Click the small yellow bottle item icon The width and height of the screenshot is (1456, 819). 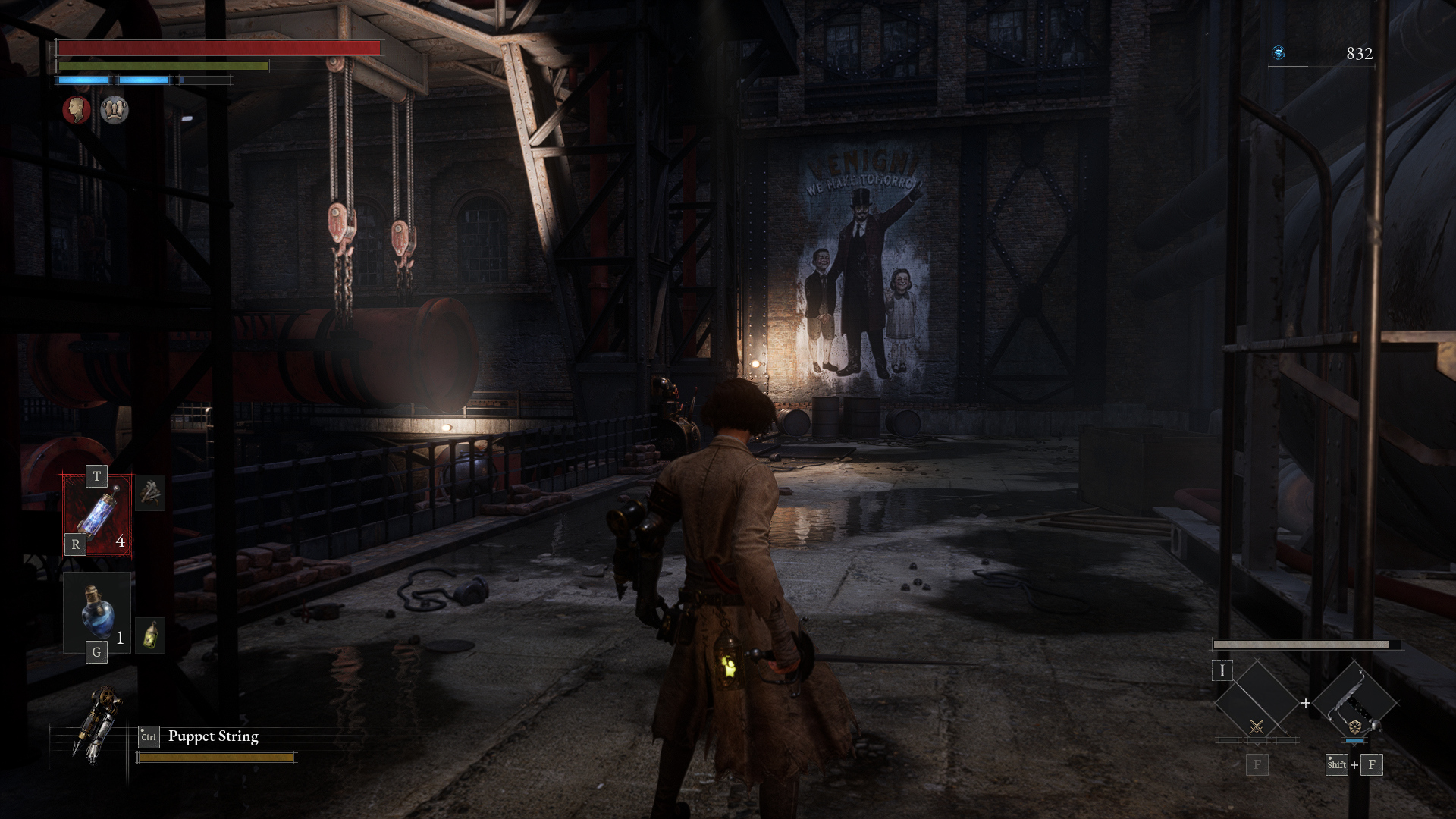point(150,635)
